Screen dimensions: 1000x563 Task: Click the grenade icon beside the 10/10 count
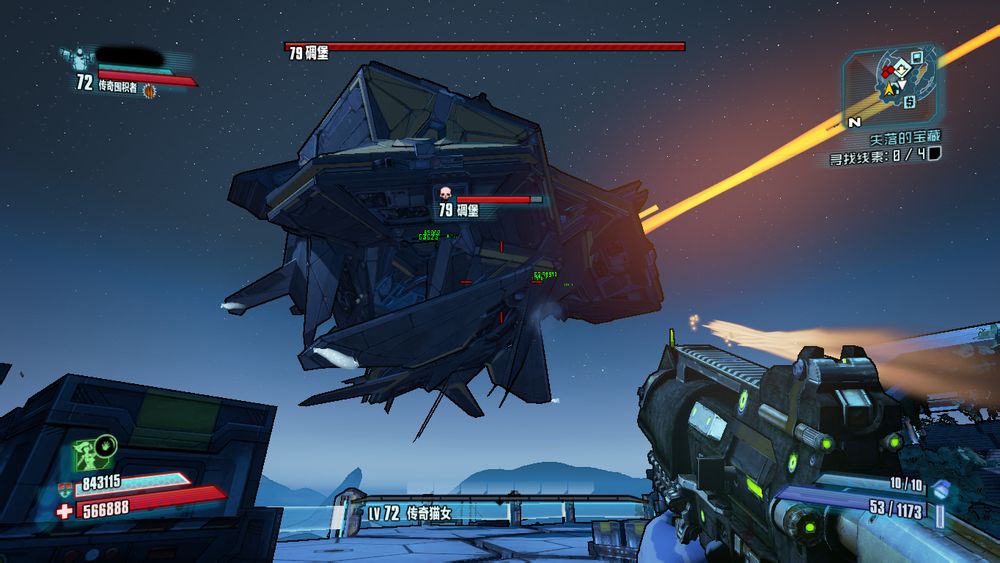941,489
